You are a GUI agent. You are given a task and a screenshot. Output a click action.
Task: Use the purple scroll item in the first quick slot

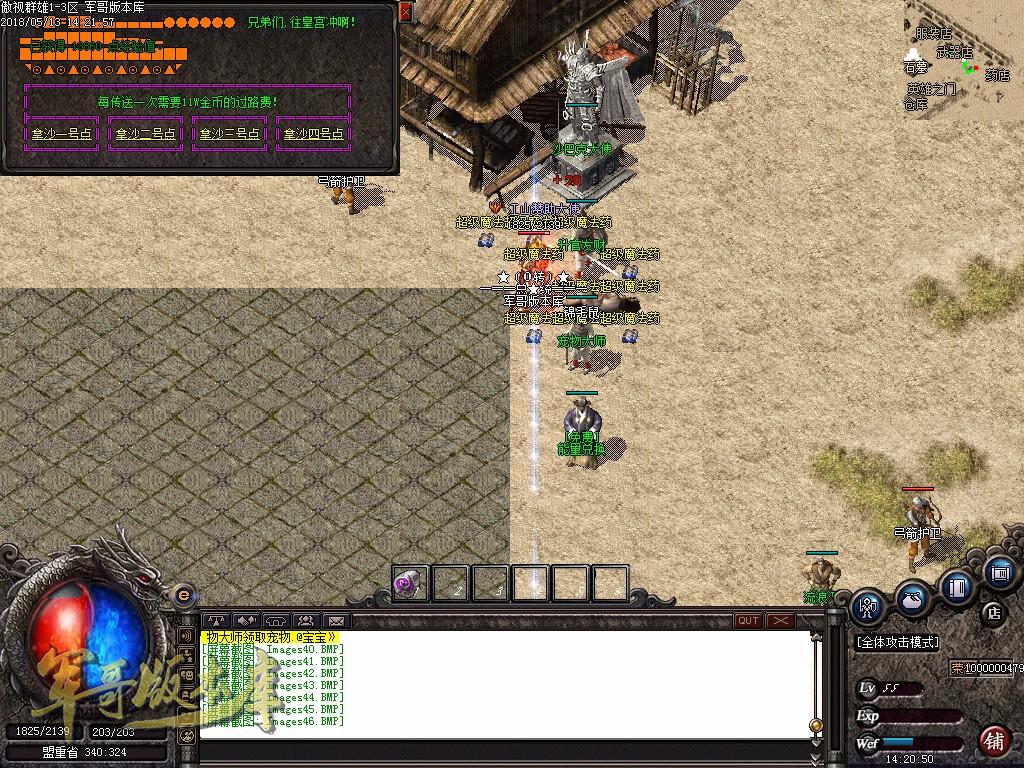tap(410, 583)
